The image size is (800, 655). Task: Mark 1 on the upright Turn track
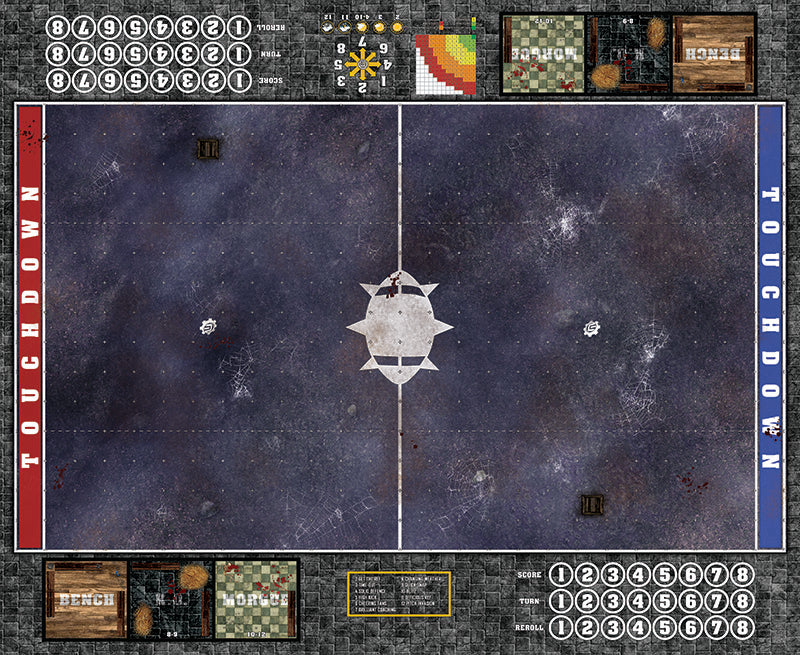coord(562,600)
